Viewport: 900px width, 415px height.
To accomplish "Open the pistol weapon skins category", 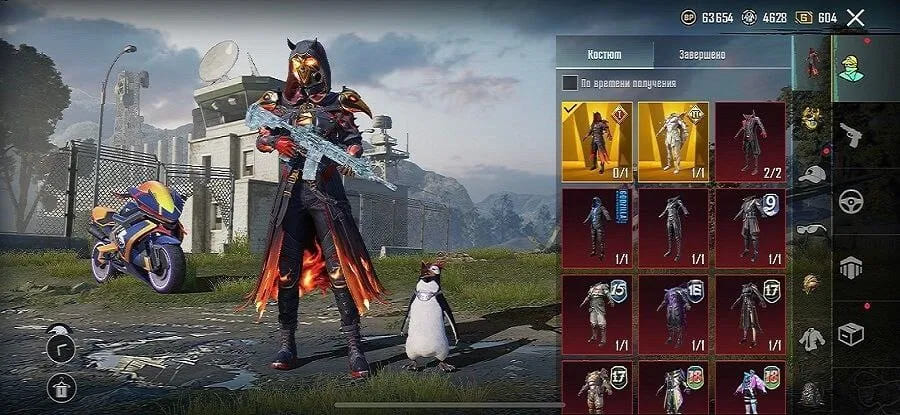I will (850, 133).
